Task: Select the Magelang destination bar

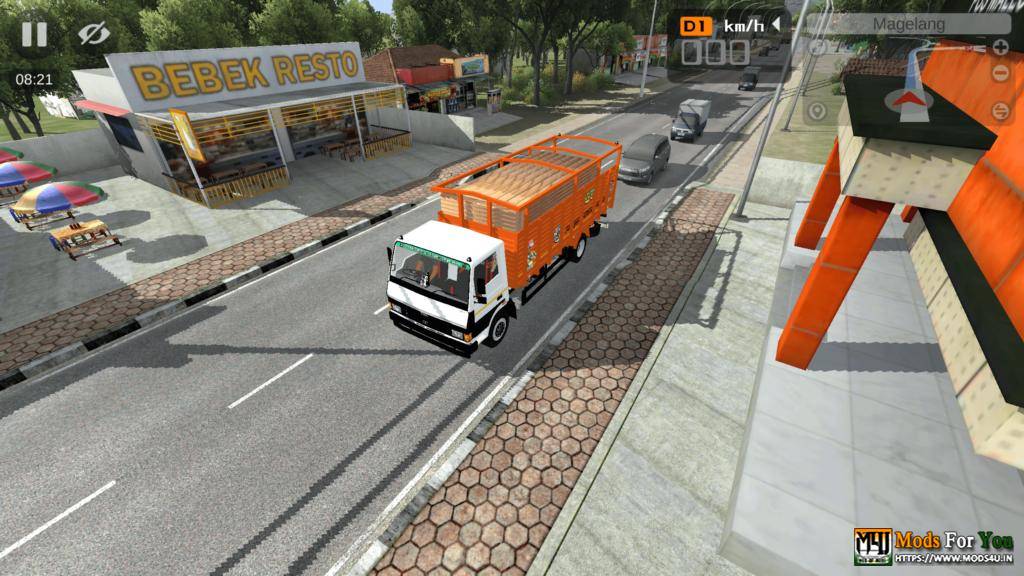Action: (x=909, y=23)
